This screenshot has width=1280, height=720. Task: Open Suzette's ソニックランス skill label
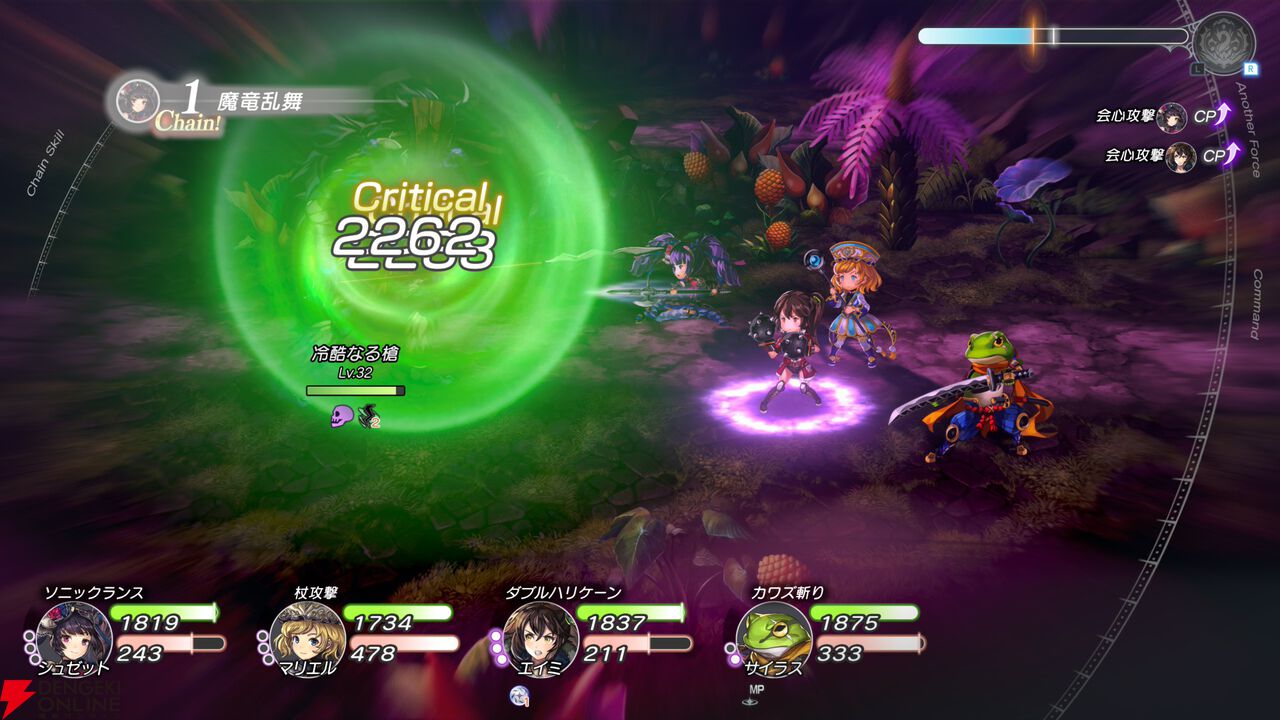[93, 593]
